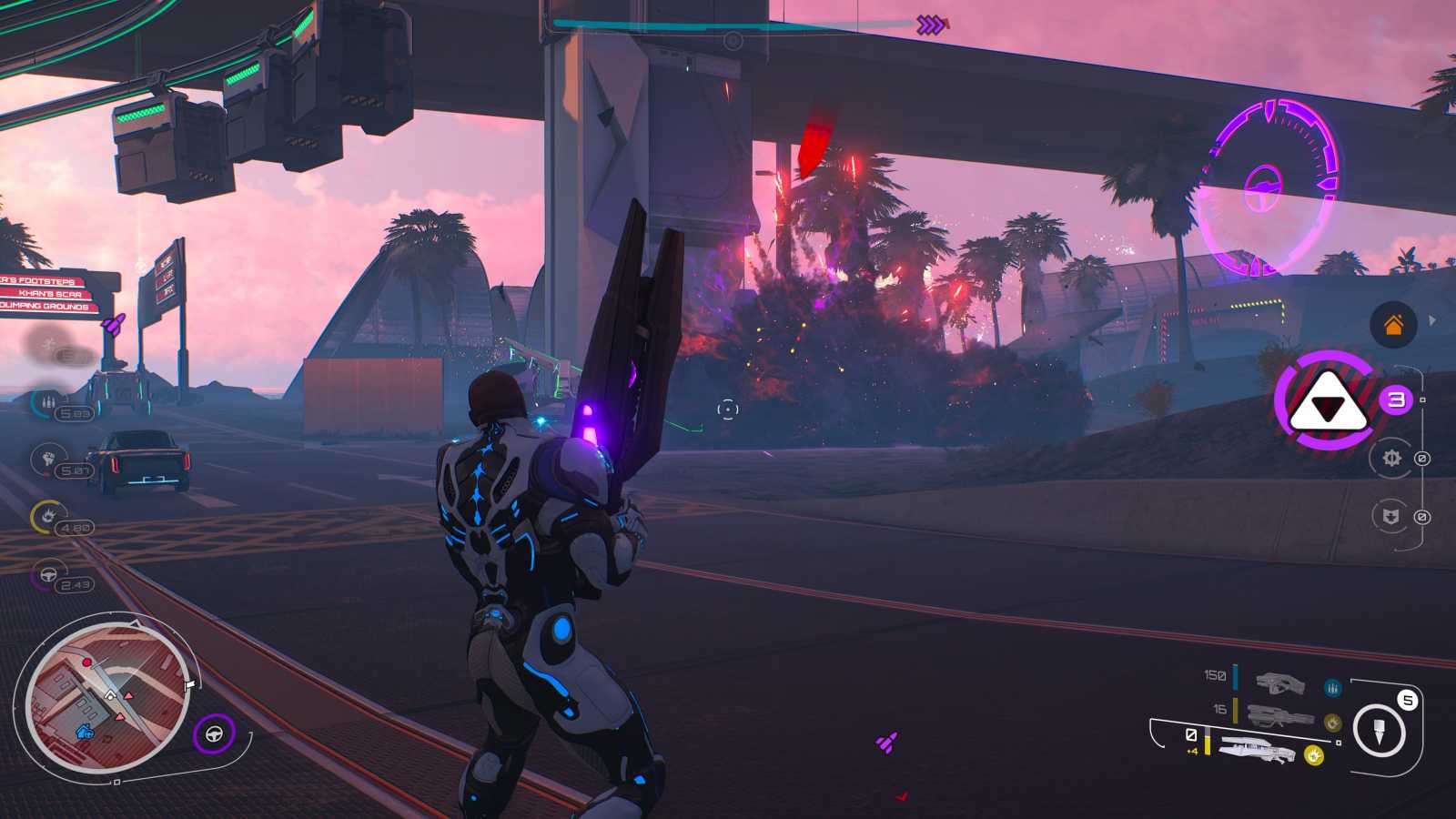
Task: Click the sniper rifle in the weapon loadout
Action: point(1257,749)
